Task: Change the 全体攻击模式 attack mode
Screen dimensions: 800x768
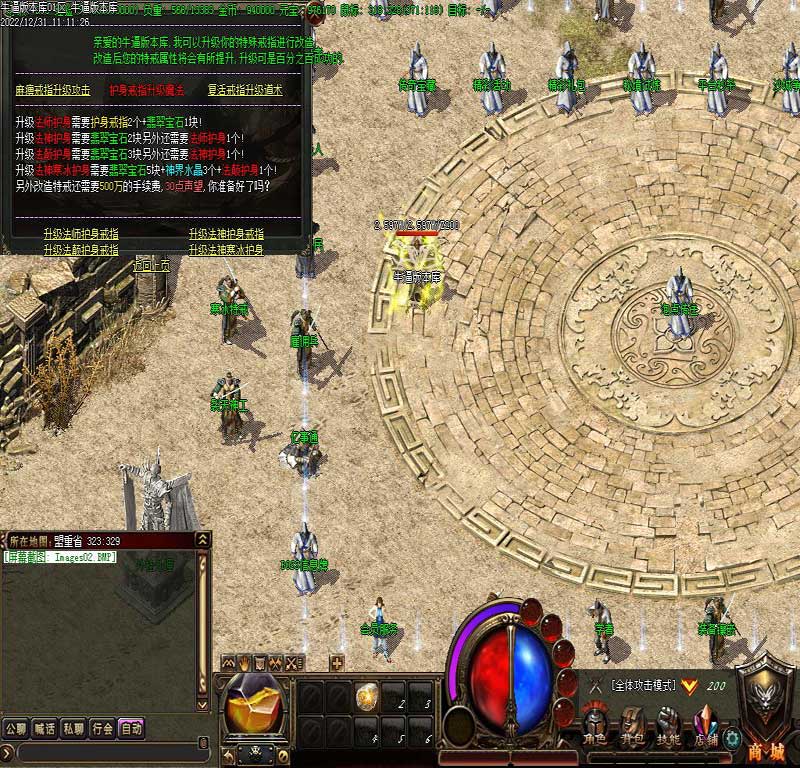Action: (648, 685)
